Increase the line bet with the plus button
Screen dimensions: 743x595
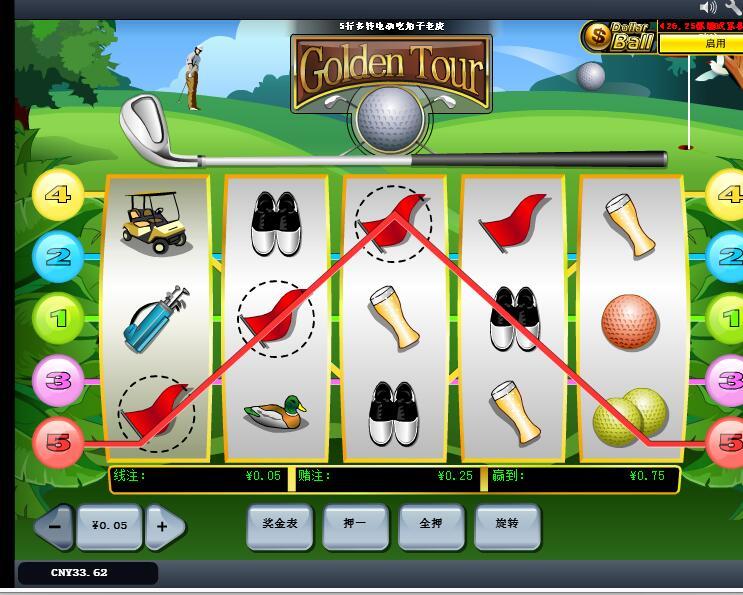[x=164, y=526]
